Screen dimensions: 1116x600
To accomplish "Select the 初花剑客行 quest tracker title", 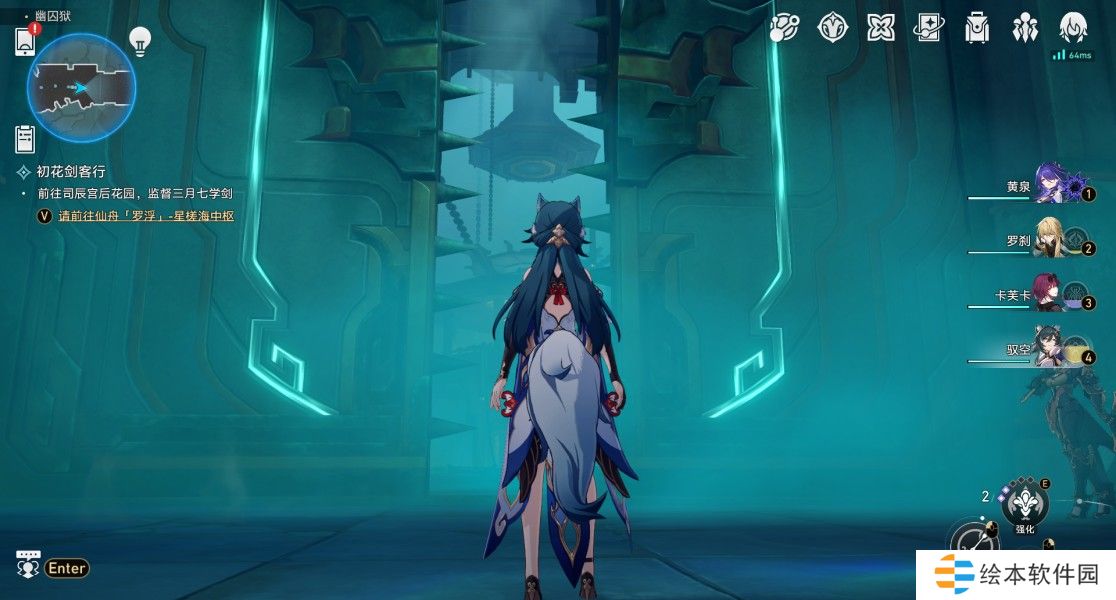I will click(x=70, y=171).
